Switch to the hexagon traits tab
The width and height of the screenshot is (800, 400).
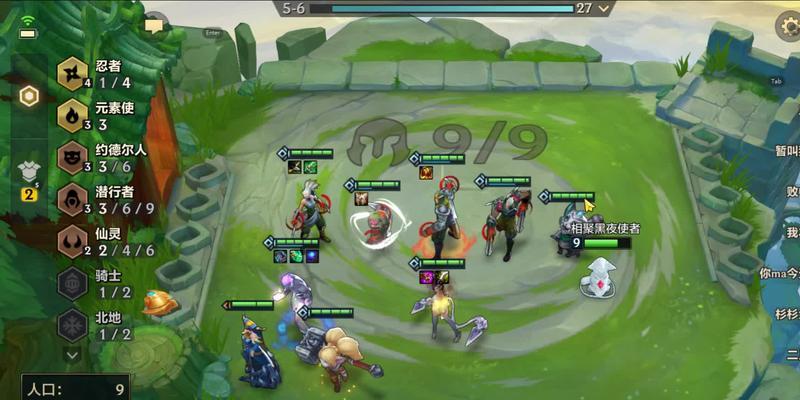point(29,96)
